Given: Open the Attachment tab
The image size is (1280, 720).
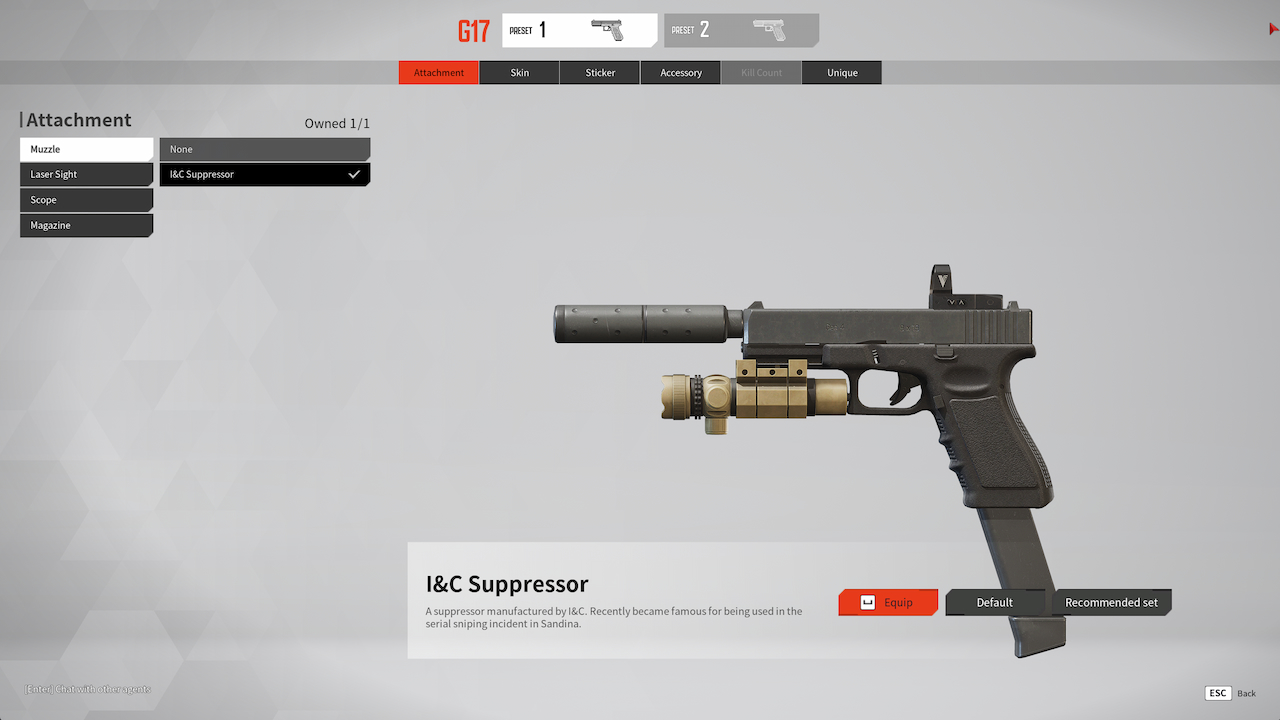Looking at the screenshot, I should click(439, 73).
